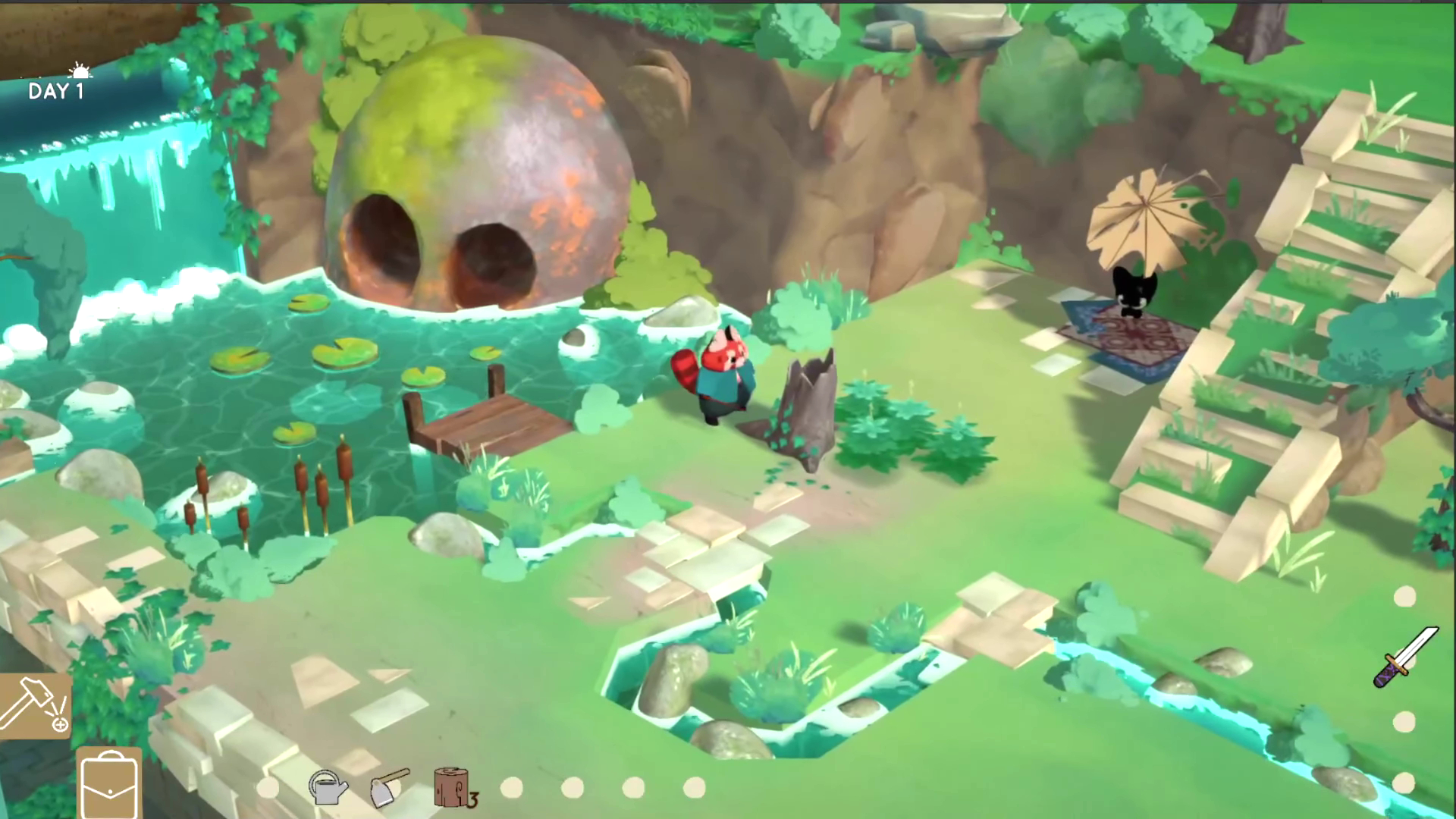Image resolution: width=1456 pixels, height=819 pixels.
Task: Equip the sword weapon slot
Action: click(x=1405, y=657)
